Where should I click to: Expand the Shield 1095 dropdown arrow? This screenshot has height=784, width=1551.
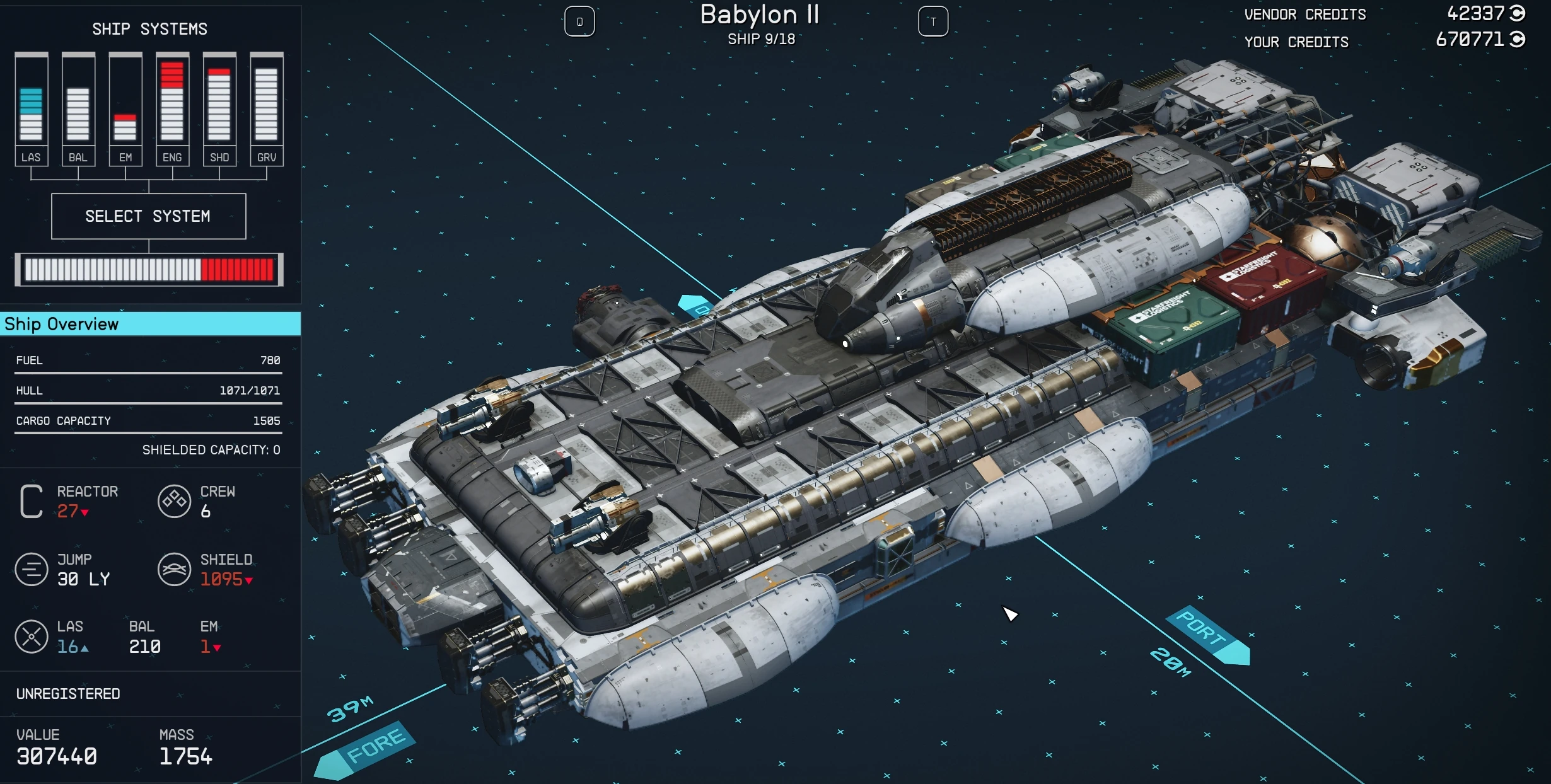(x=250, y=580)
